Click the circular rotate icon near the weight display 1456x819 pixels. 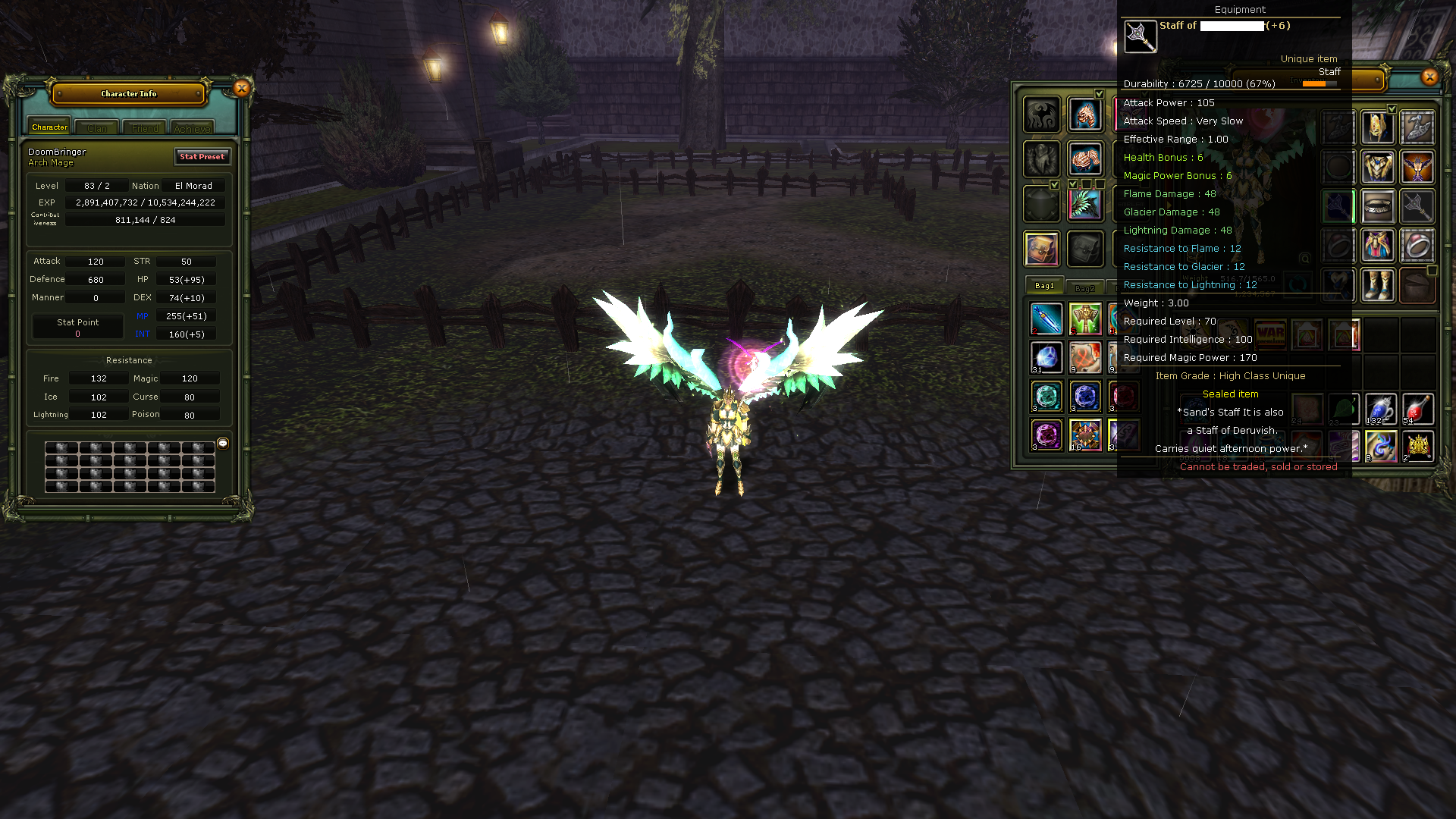(x=1296, y=283)
